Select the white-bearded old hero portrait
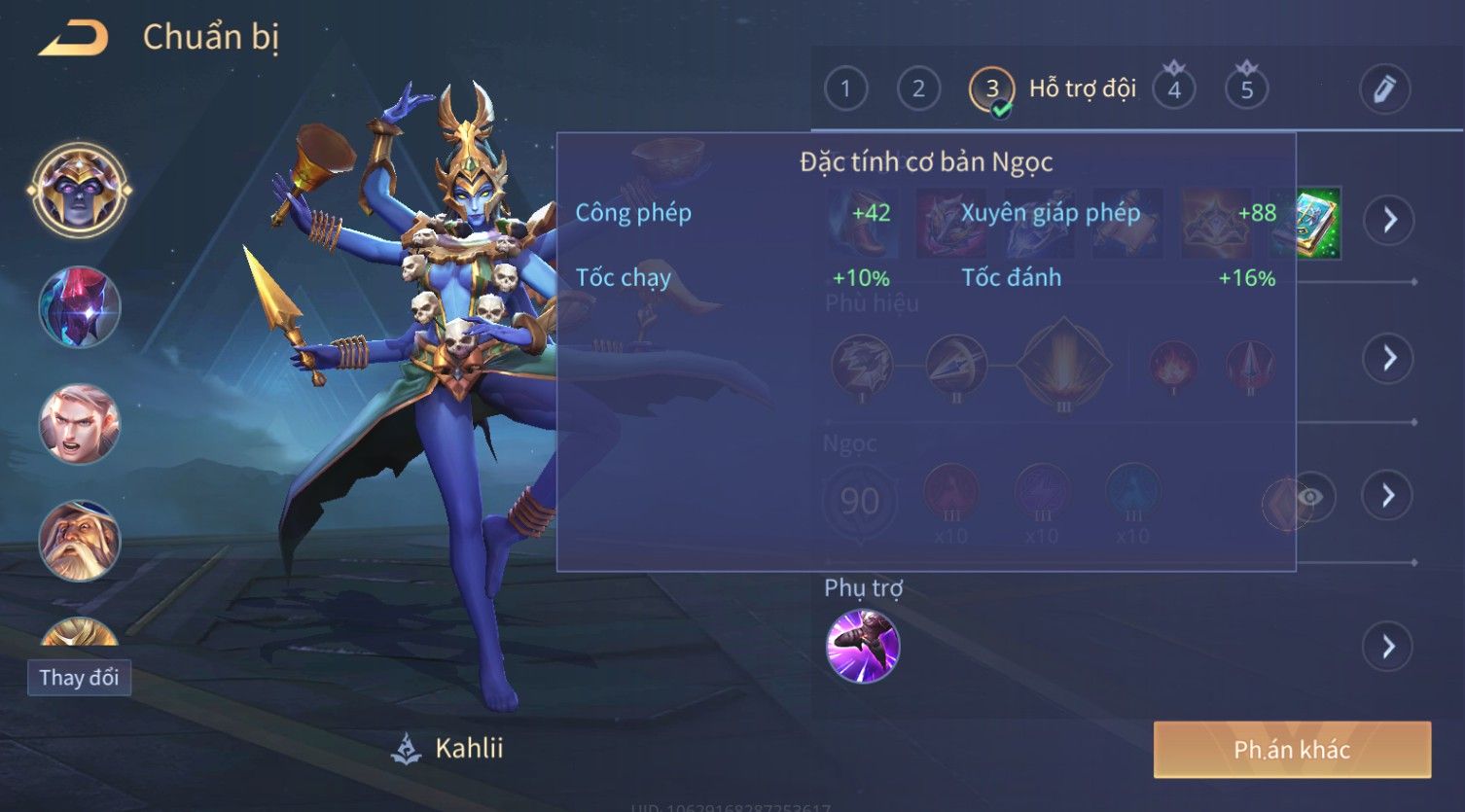The width and height of the screenshot is (1465, 812). tap(79, 541)
